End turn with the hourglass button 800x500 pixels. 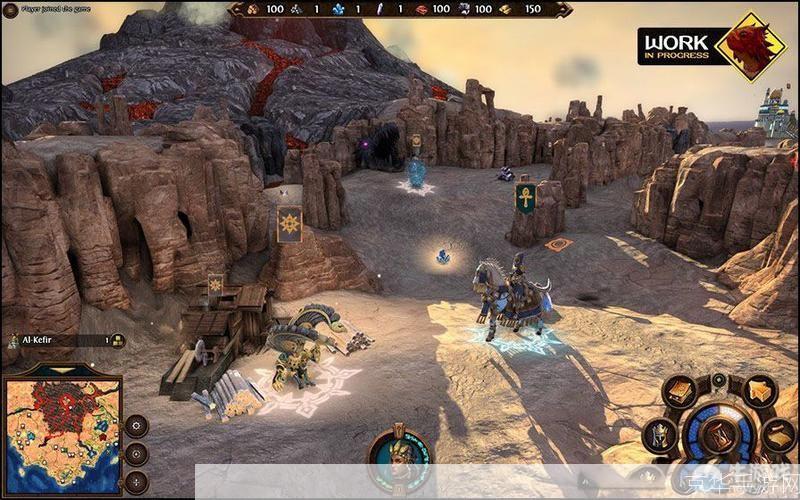click(718, 436)
